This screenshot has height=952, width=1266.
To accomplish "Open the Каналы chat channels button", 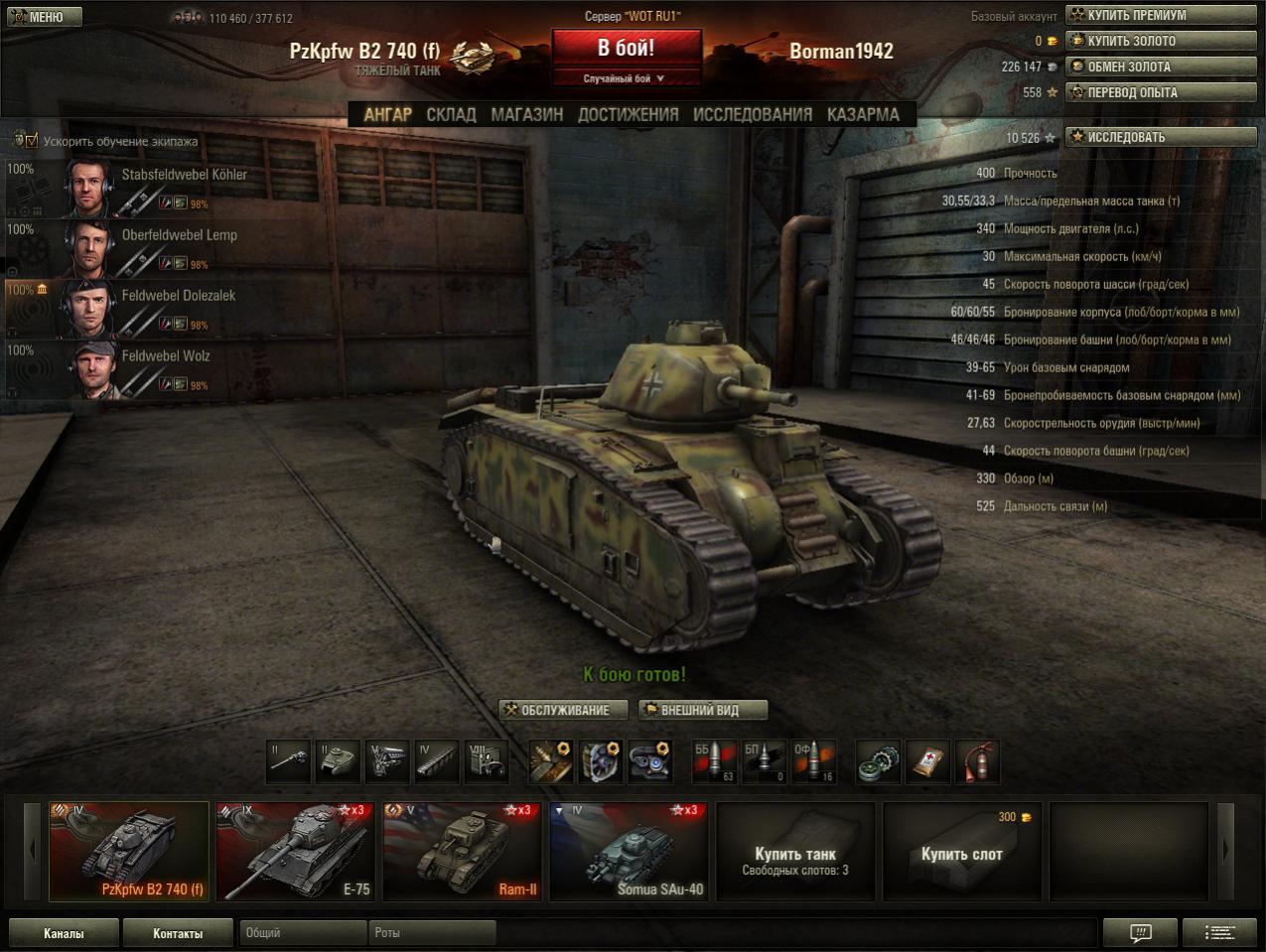I will pyautogui.click(x=64, y=933).
